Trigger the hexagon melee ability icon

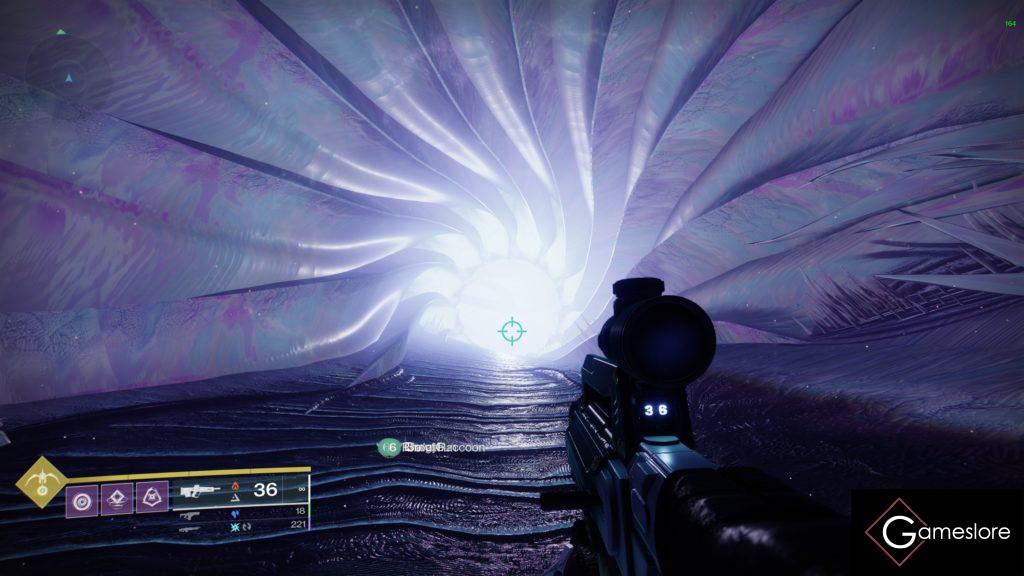click(x=151, y=497)
